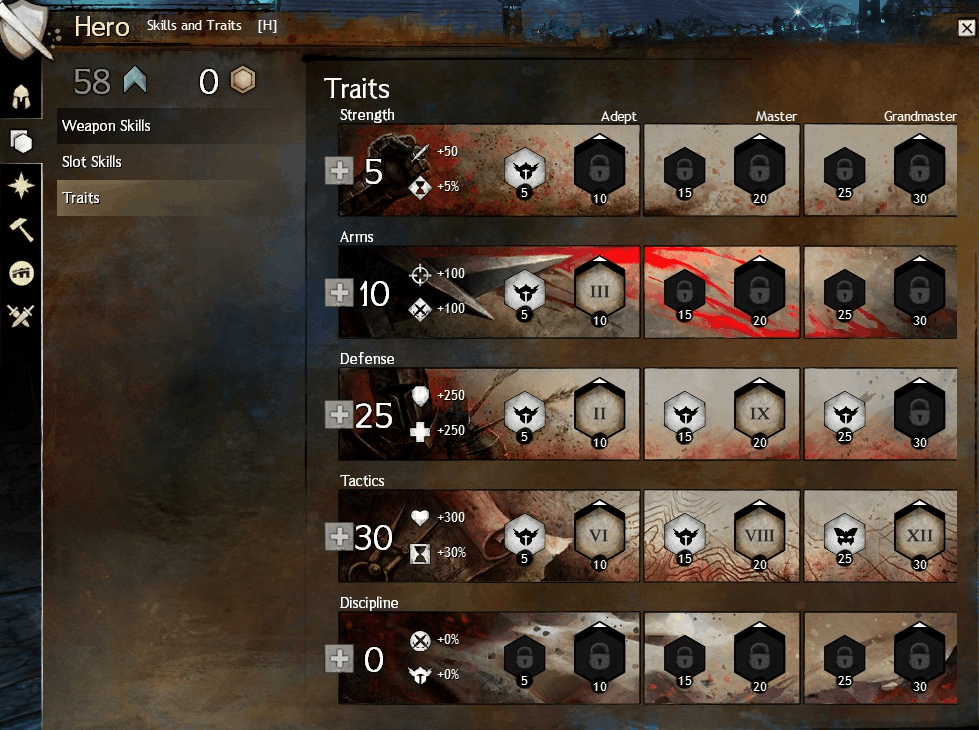Viewport: 979px width, 730px height.
Task: Select Defense adept trait slot II
Action: coord(600,413)
